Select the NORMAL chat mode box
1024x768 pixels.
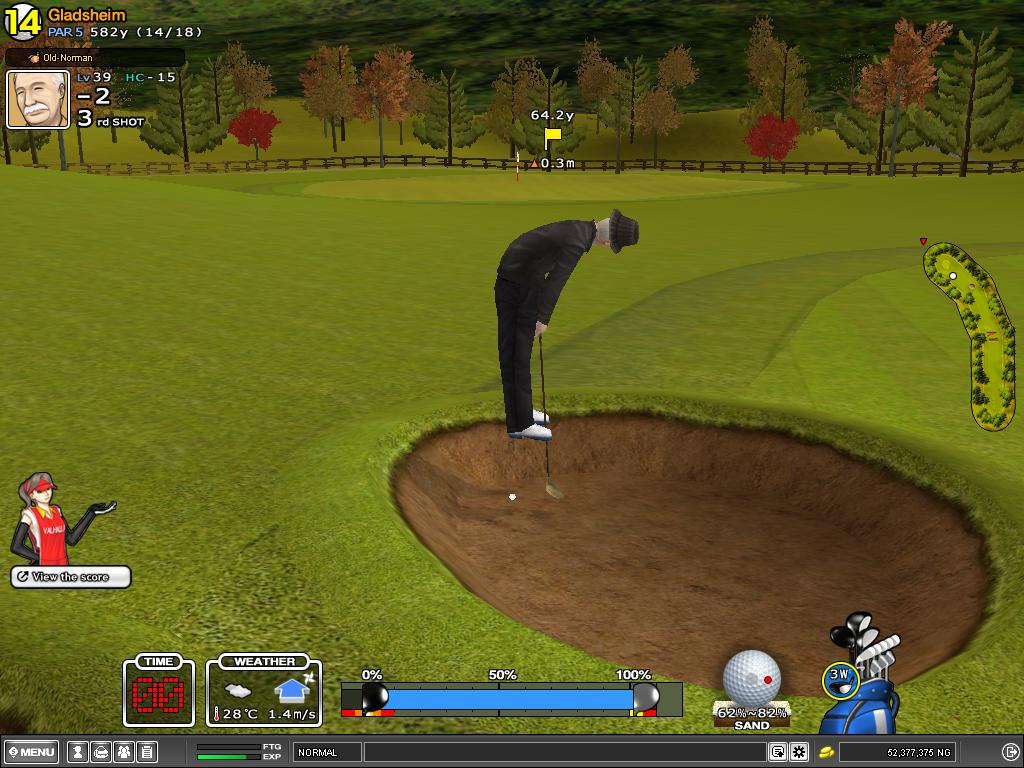[x=327, y=752]
